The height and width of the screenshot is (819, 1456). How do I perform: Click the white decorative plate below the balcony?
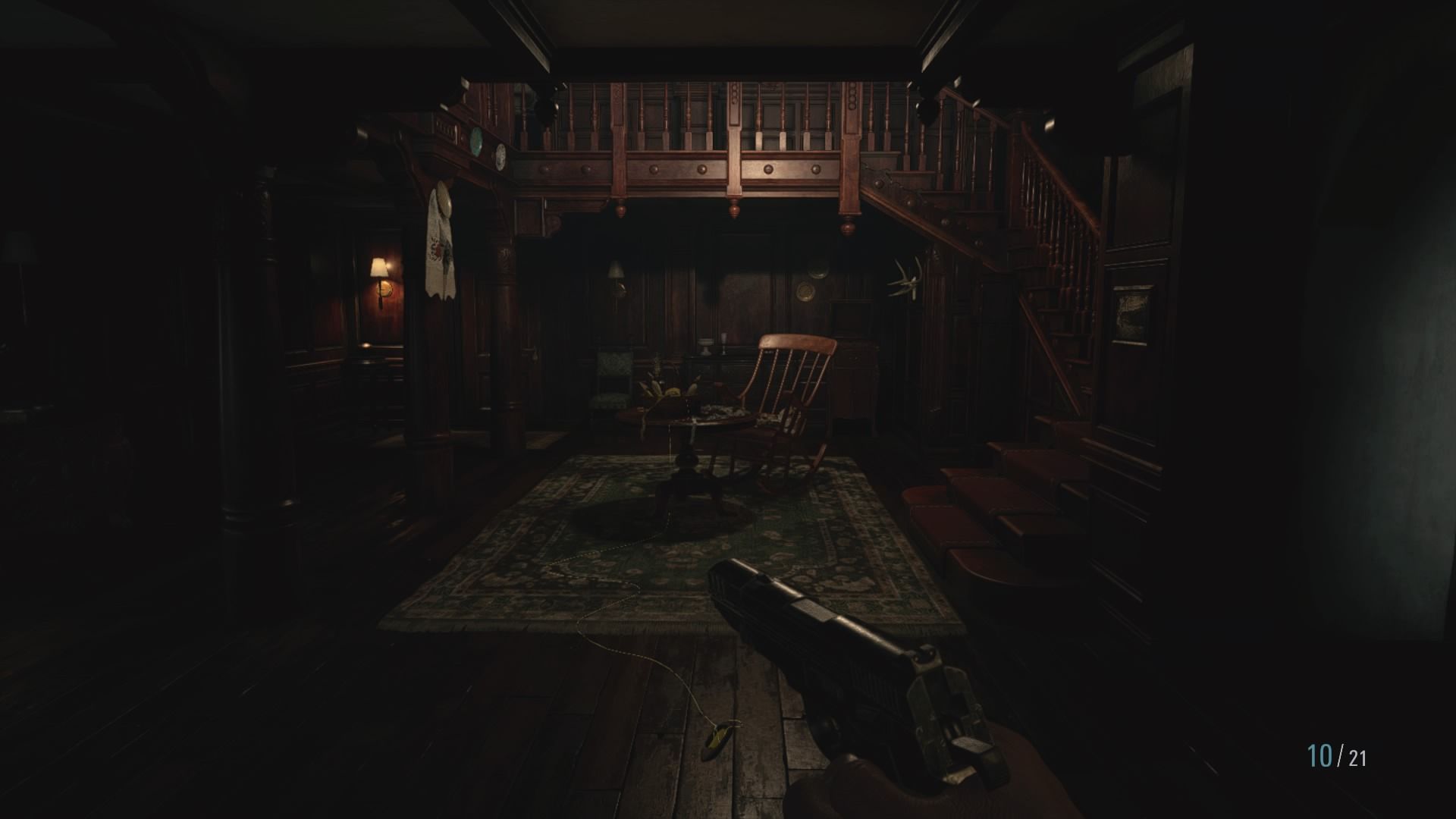tap(500, 156)
